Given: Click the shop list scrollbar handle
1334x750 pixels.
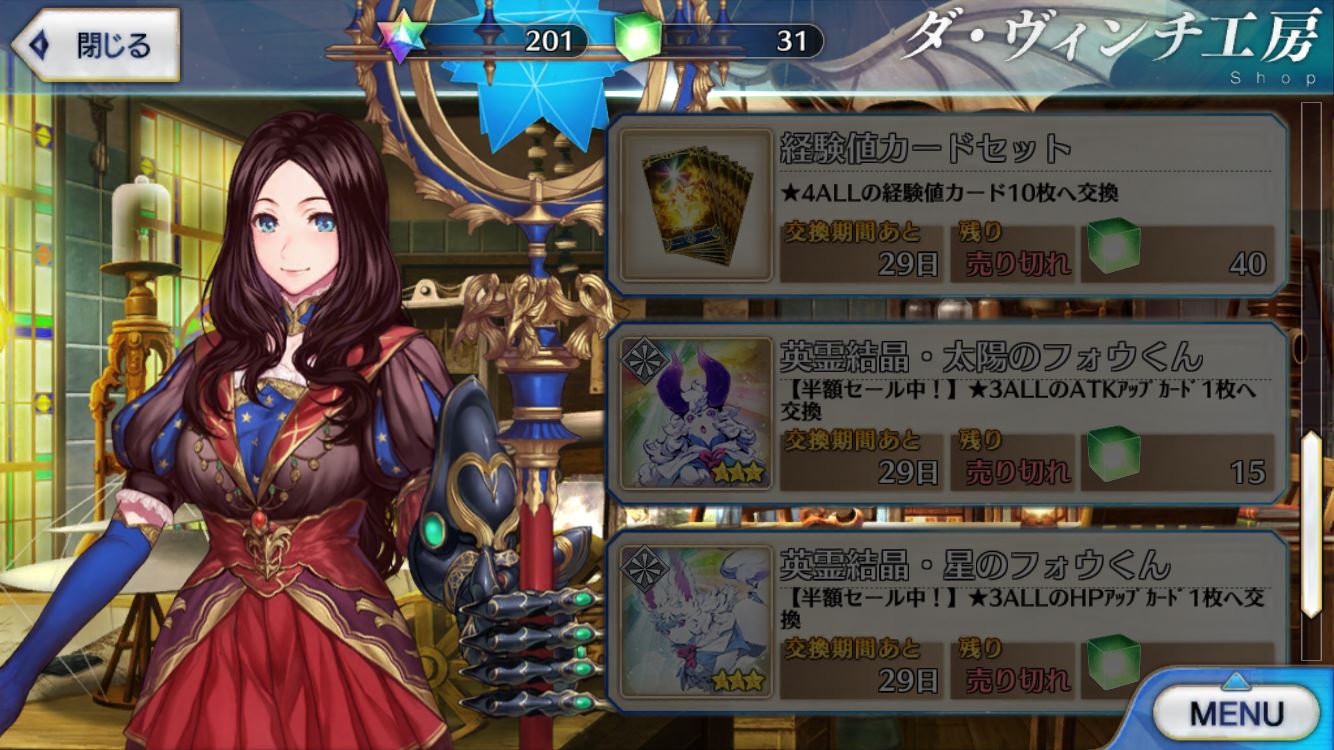Looking at the screenshot, I should [1309, 524].
